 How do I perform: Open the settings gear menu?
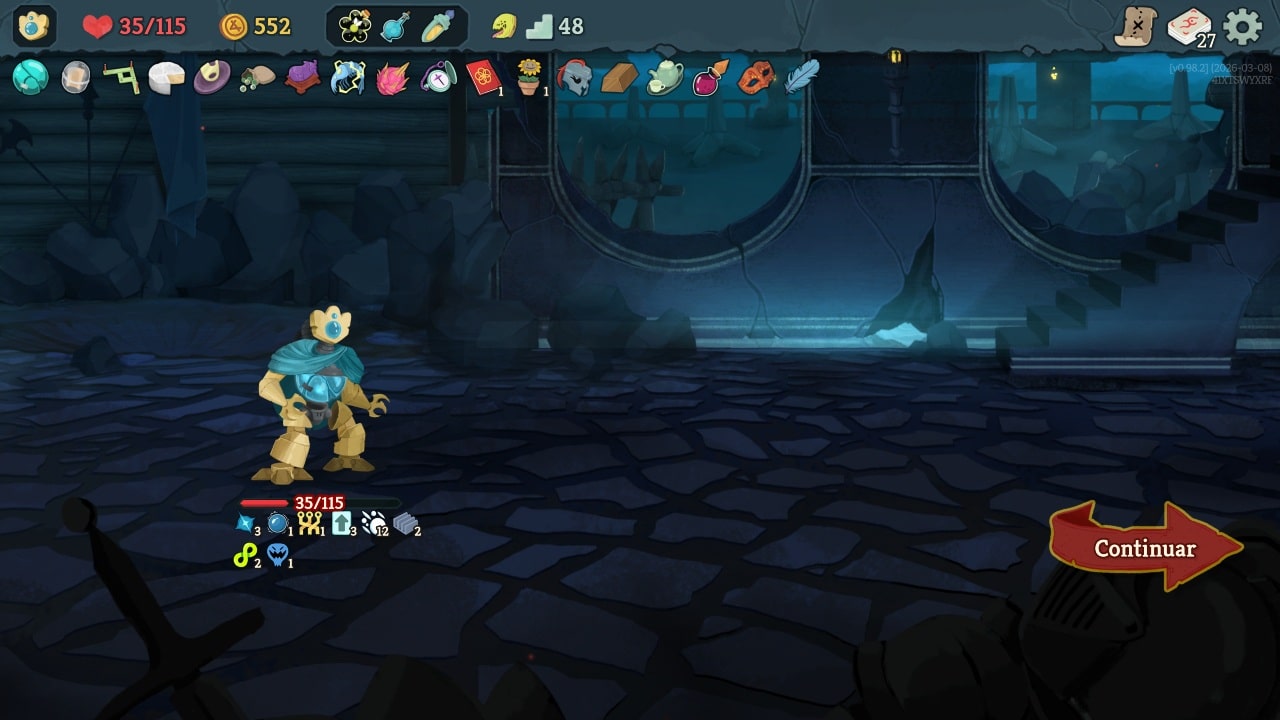(1243, 26)
